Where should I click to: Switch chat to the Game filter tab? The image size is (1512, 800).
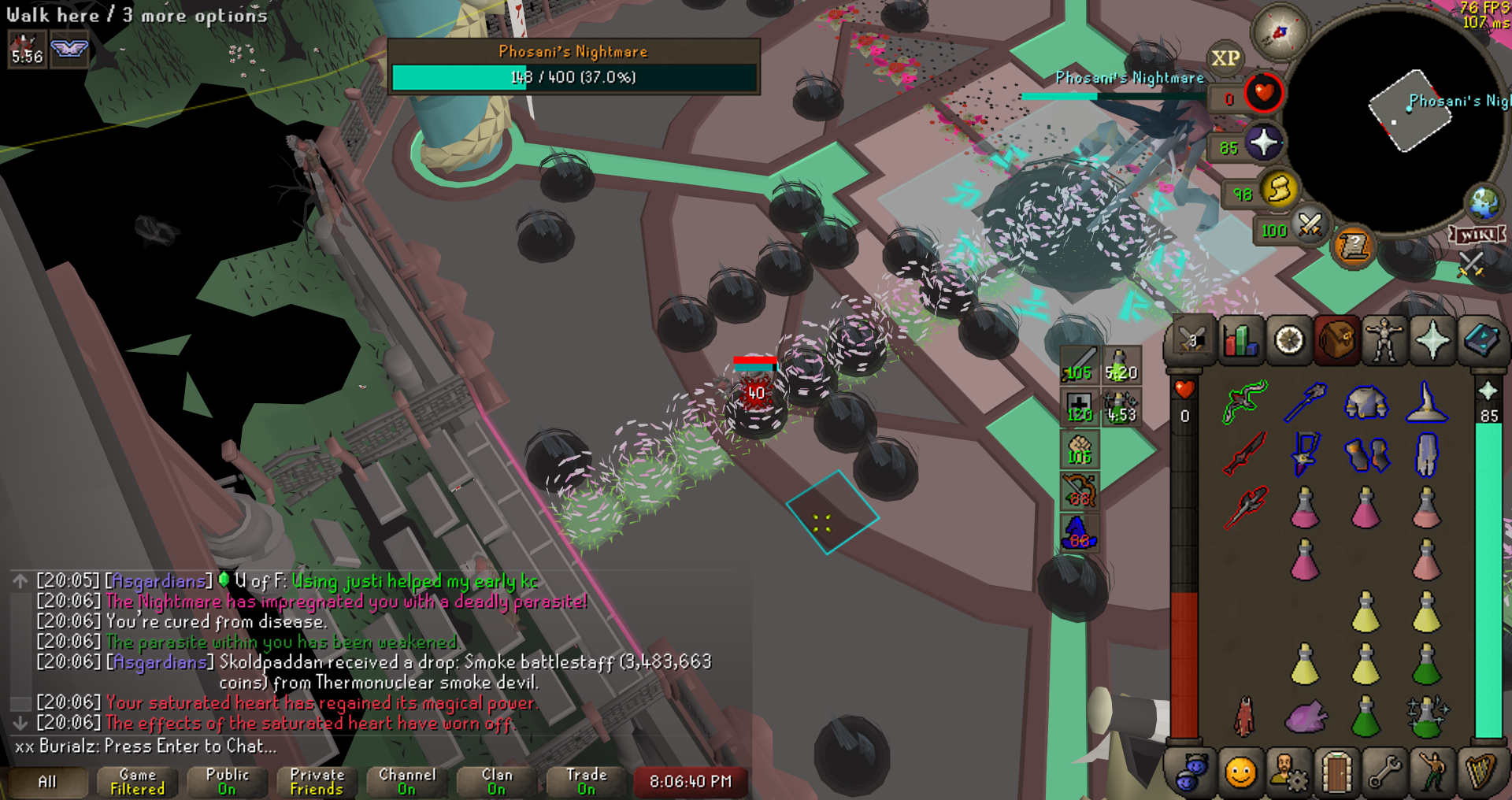click(138, 781)
